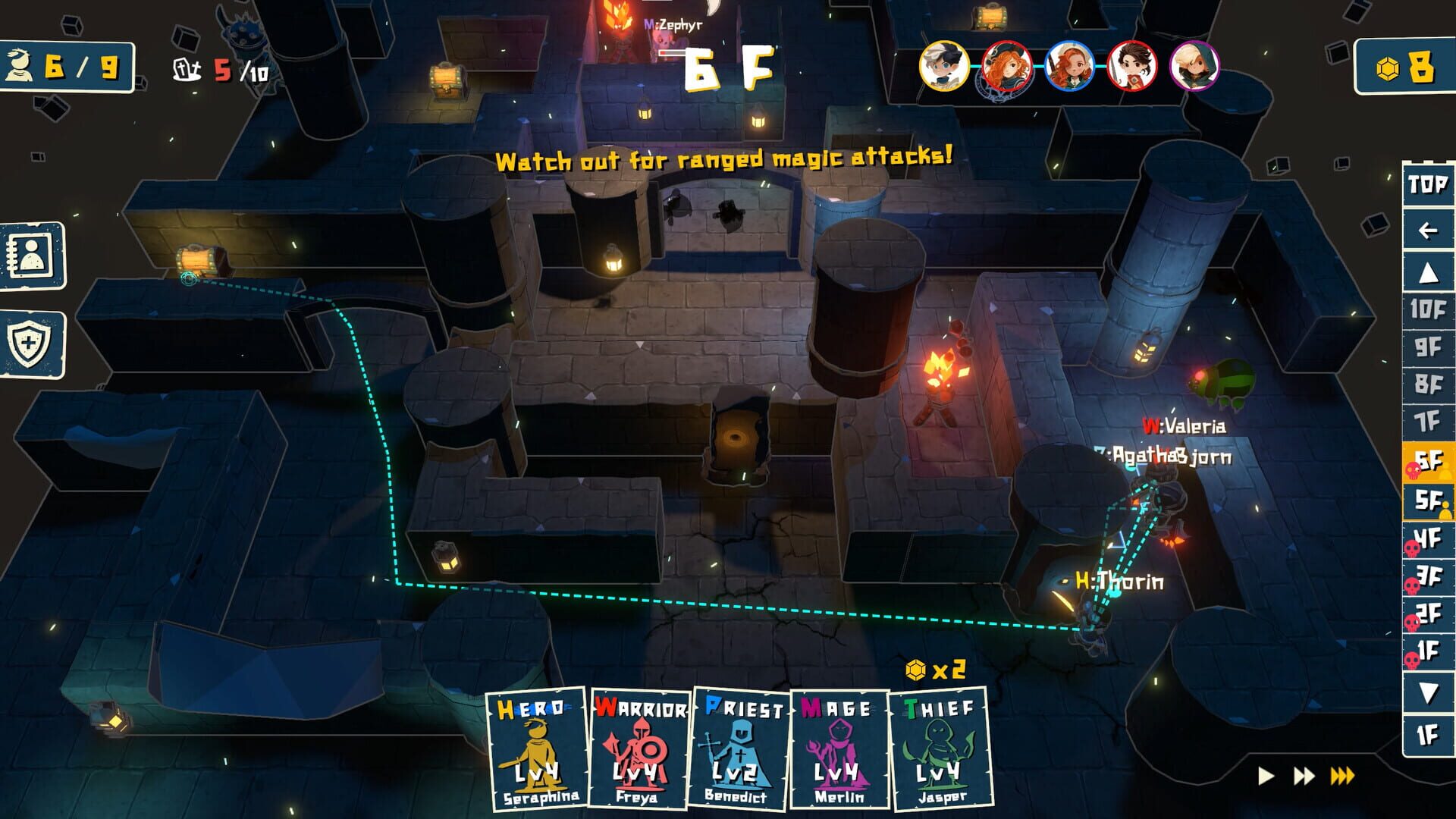Switch to floor 10F
Image resolution: width=1456 pixels, height=819 pixels.
coord(1427,309)
